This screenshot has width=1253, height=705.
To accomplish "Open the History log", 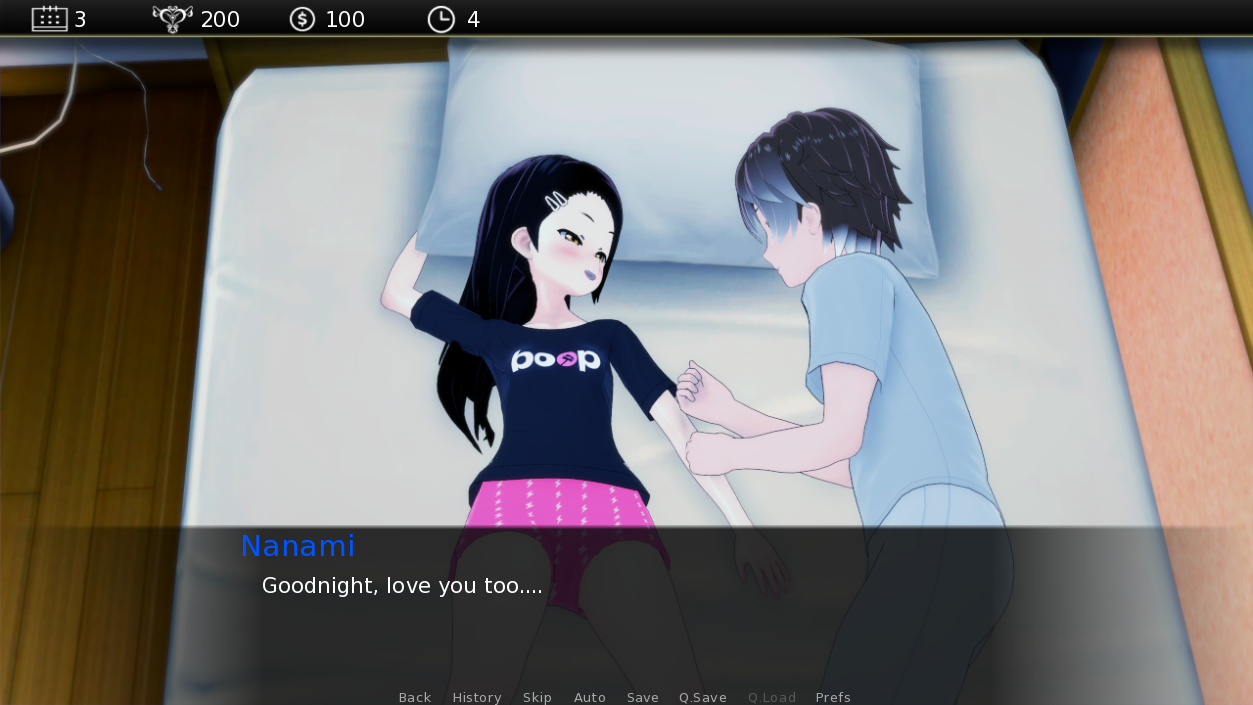I will (x=476, y=697).
